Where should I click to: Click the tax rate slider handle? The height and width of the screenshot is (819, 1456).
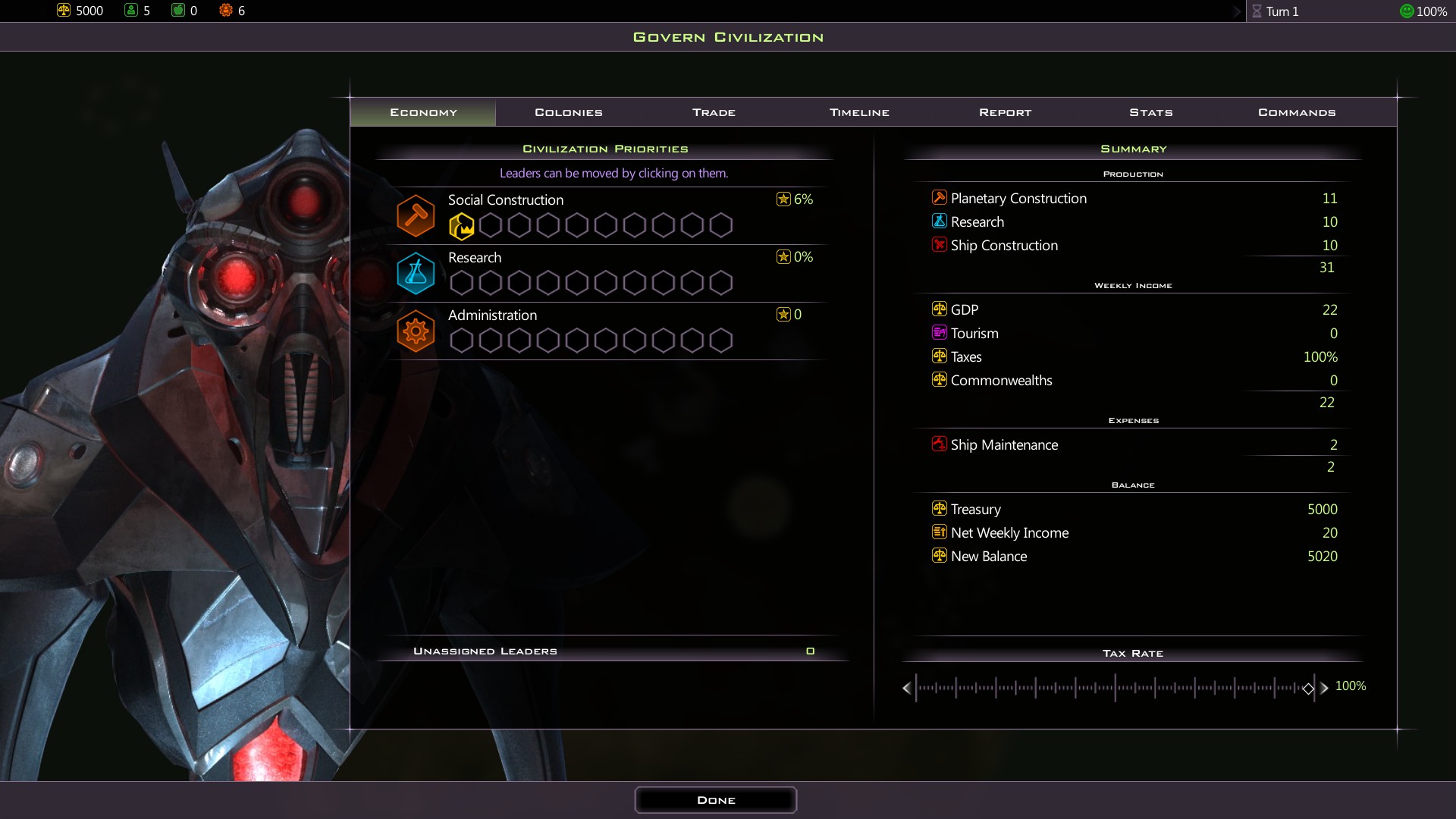point(1308,689)
